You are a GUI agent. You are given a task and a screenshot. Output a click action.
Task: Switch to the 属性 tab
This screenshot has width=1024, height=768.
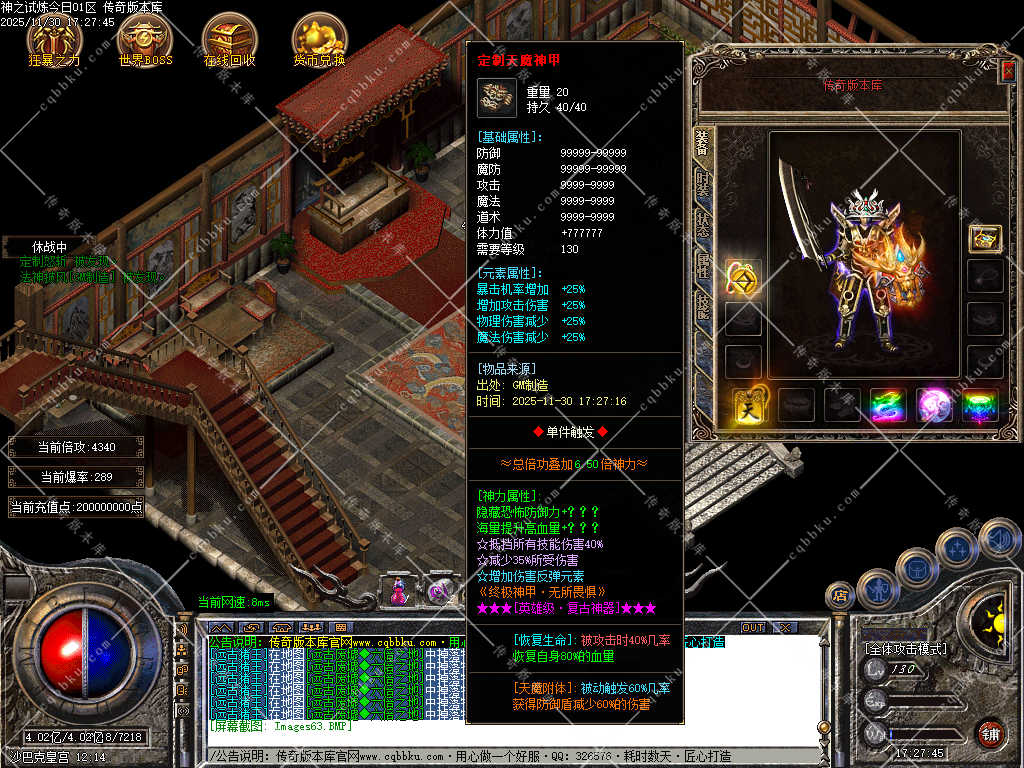(703, 264)
